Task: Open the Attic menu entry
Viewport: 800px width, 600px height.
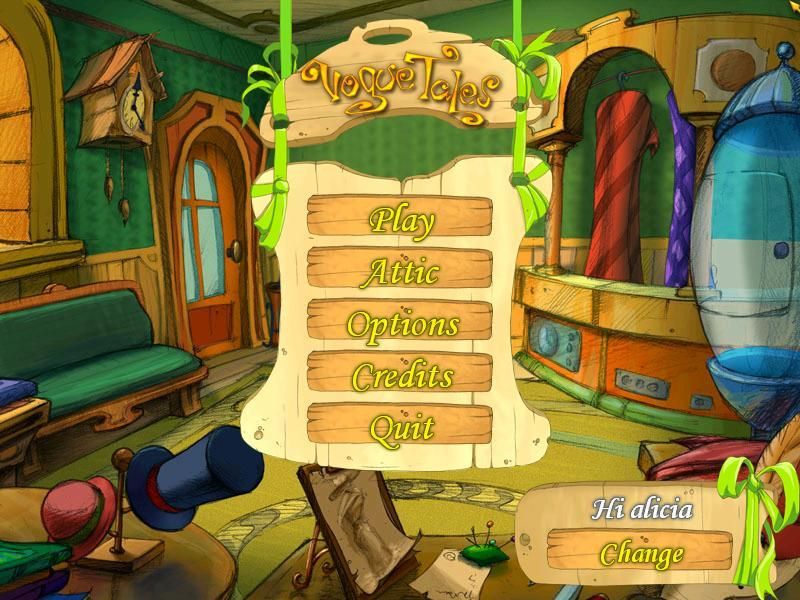Action: pos(400,270)
